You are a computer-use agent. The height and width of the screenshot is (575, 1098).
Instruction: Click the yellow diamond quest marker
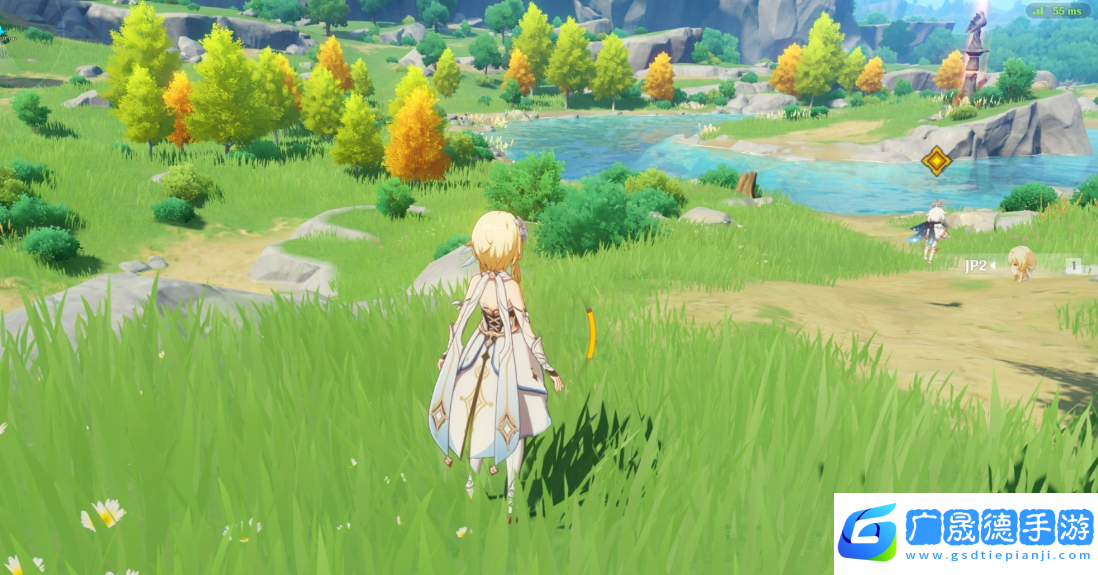(x=936, y=160)
